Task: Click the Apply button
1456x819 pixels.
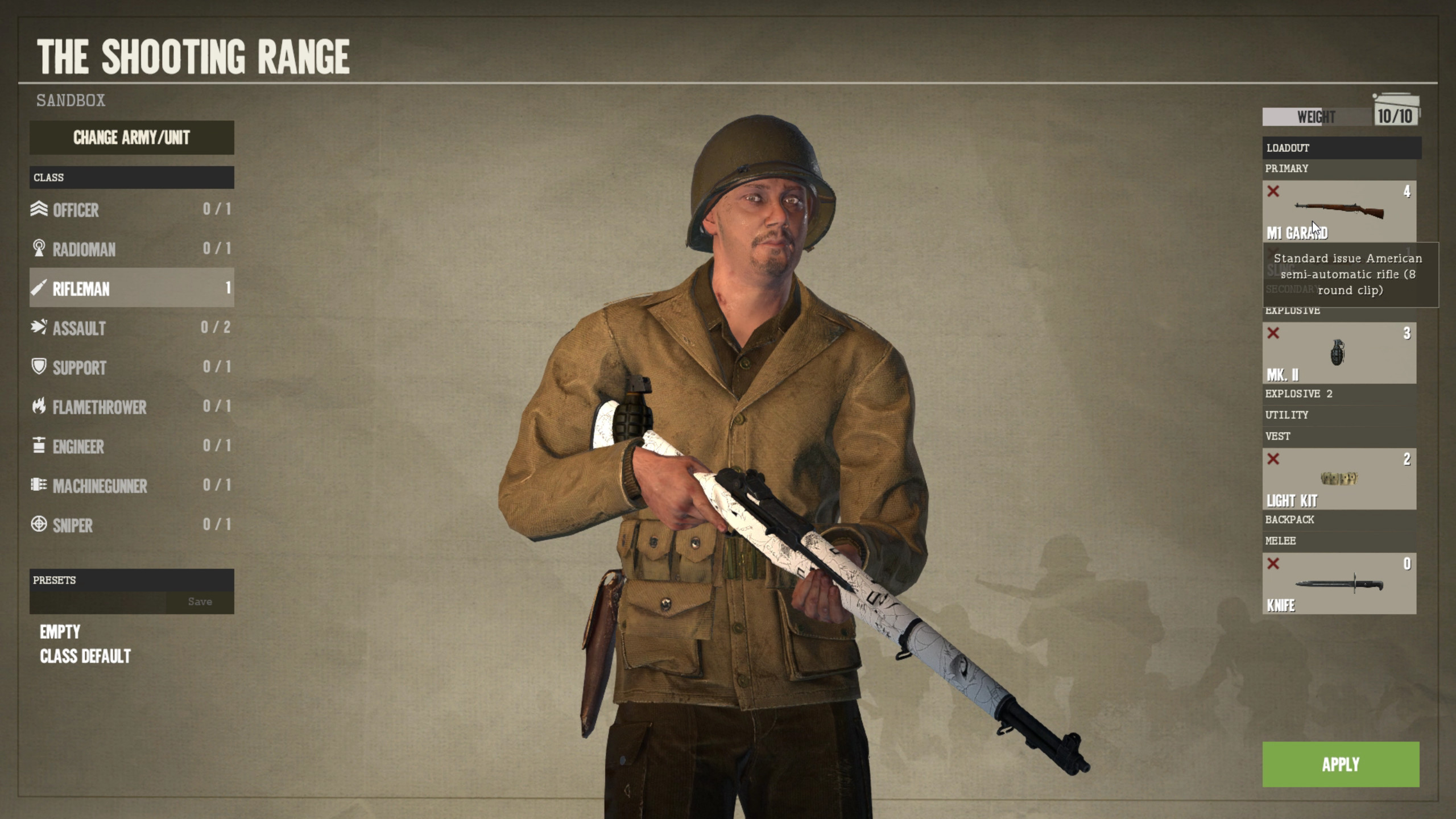Action: (x=1341, y=764)
